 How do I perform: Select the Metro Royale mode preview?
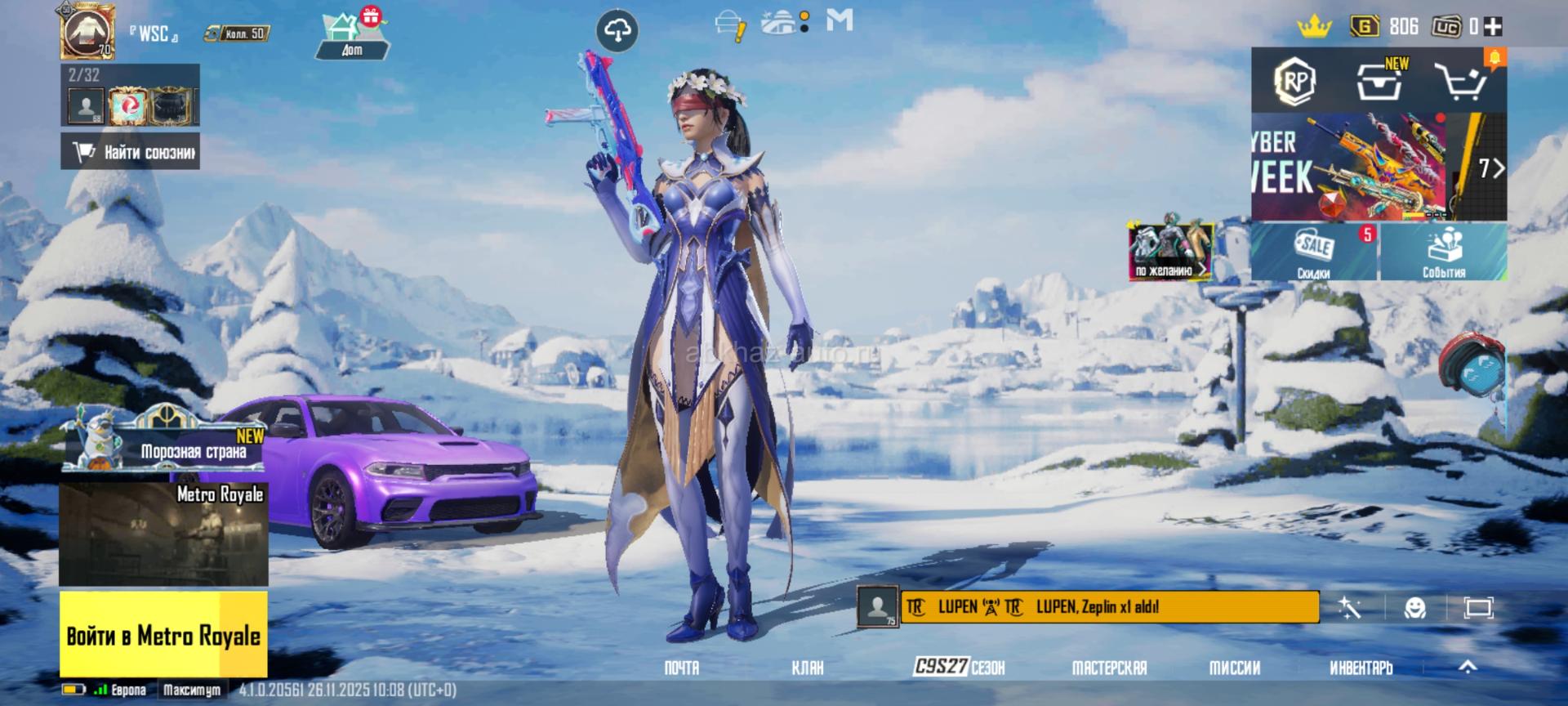pos(163,534)
